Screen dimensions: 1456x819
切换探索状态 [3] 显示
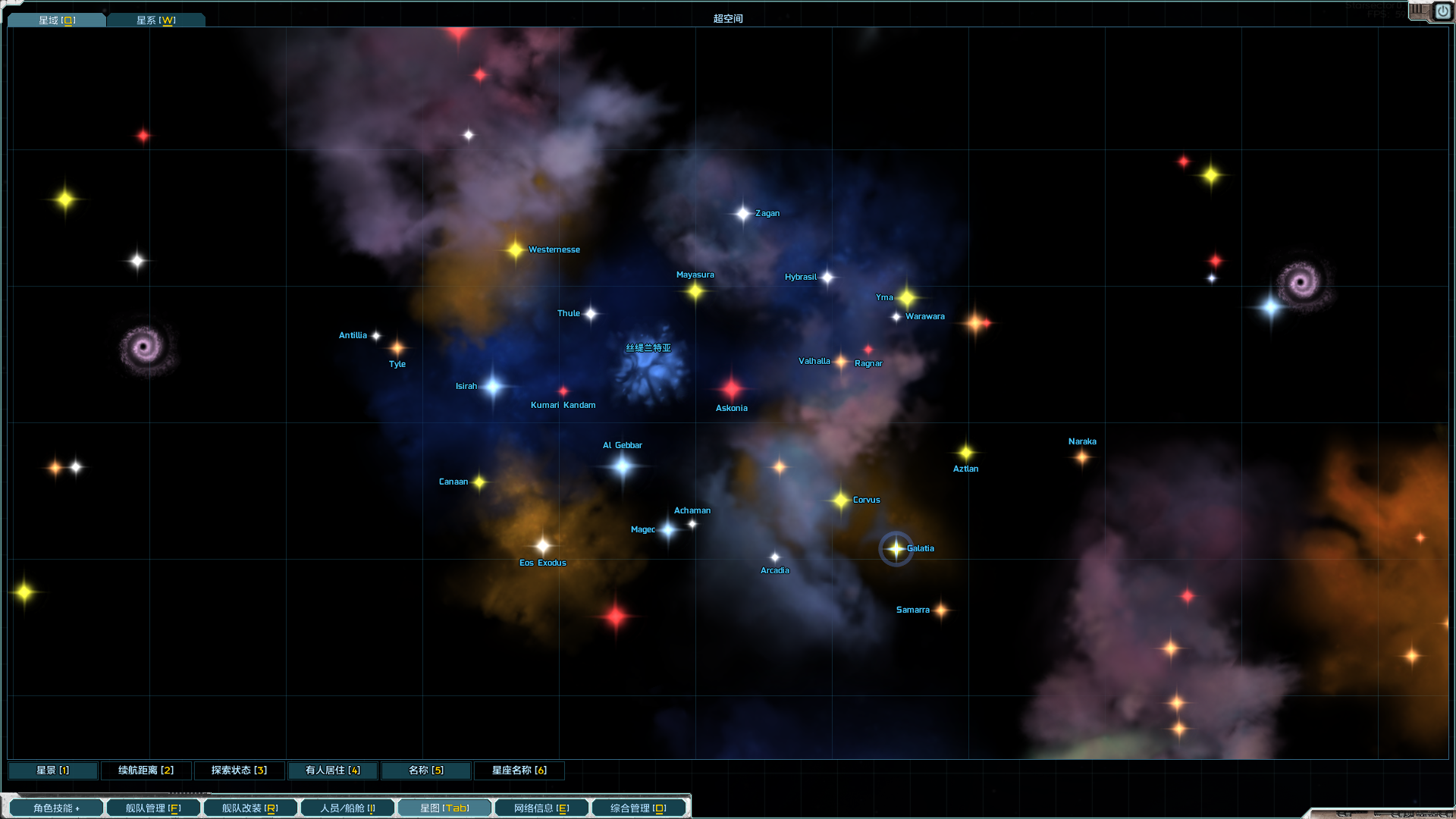239,770
